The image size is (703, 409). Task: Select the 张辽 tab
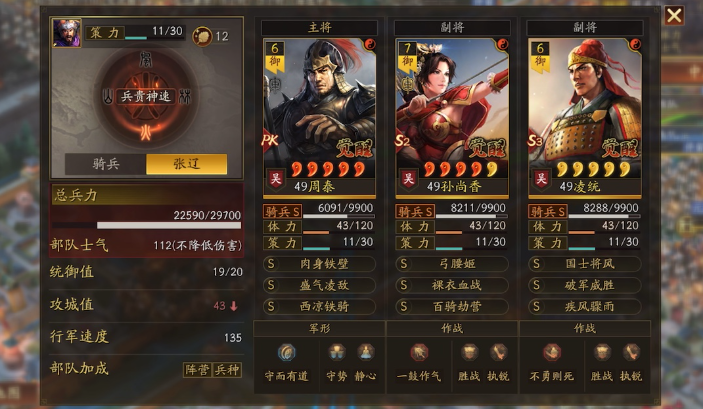pos(186,164)
